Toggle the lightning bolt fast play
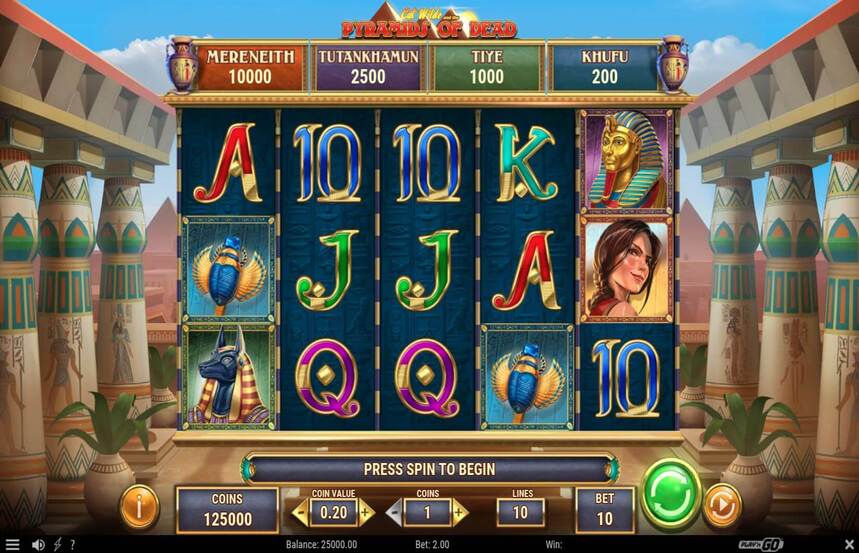 (57, 544)
